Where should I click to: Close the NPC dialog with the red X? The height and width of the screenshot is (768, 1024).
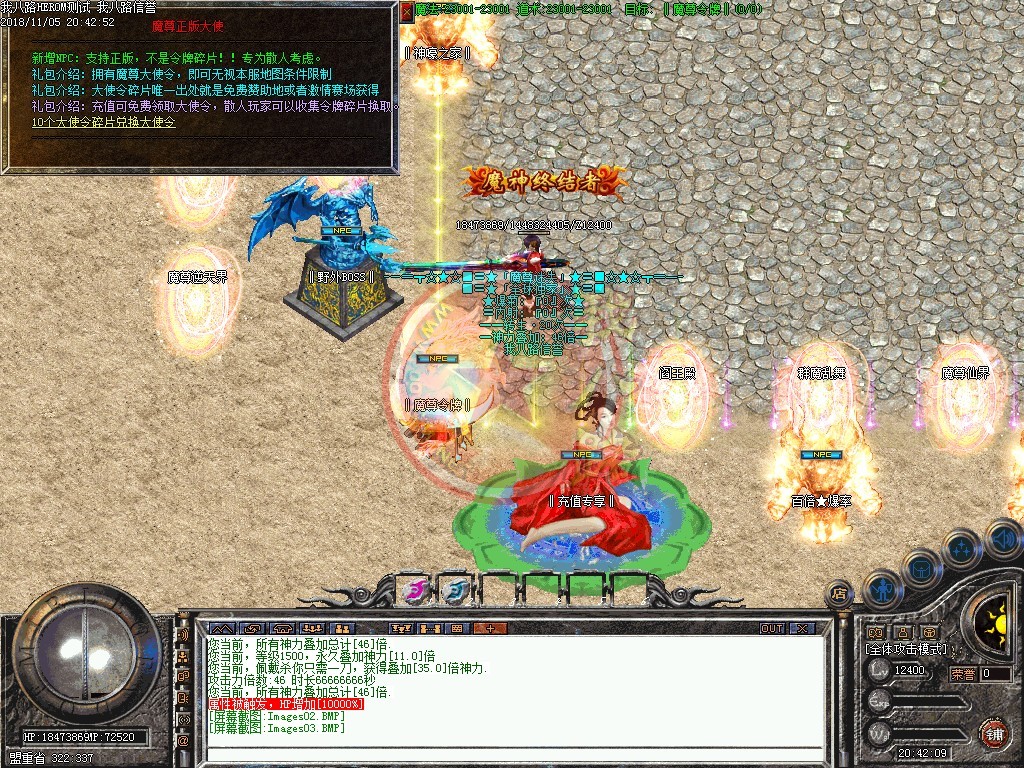[406, 12]
